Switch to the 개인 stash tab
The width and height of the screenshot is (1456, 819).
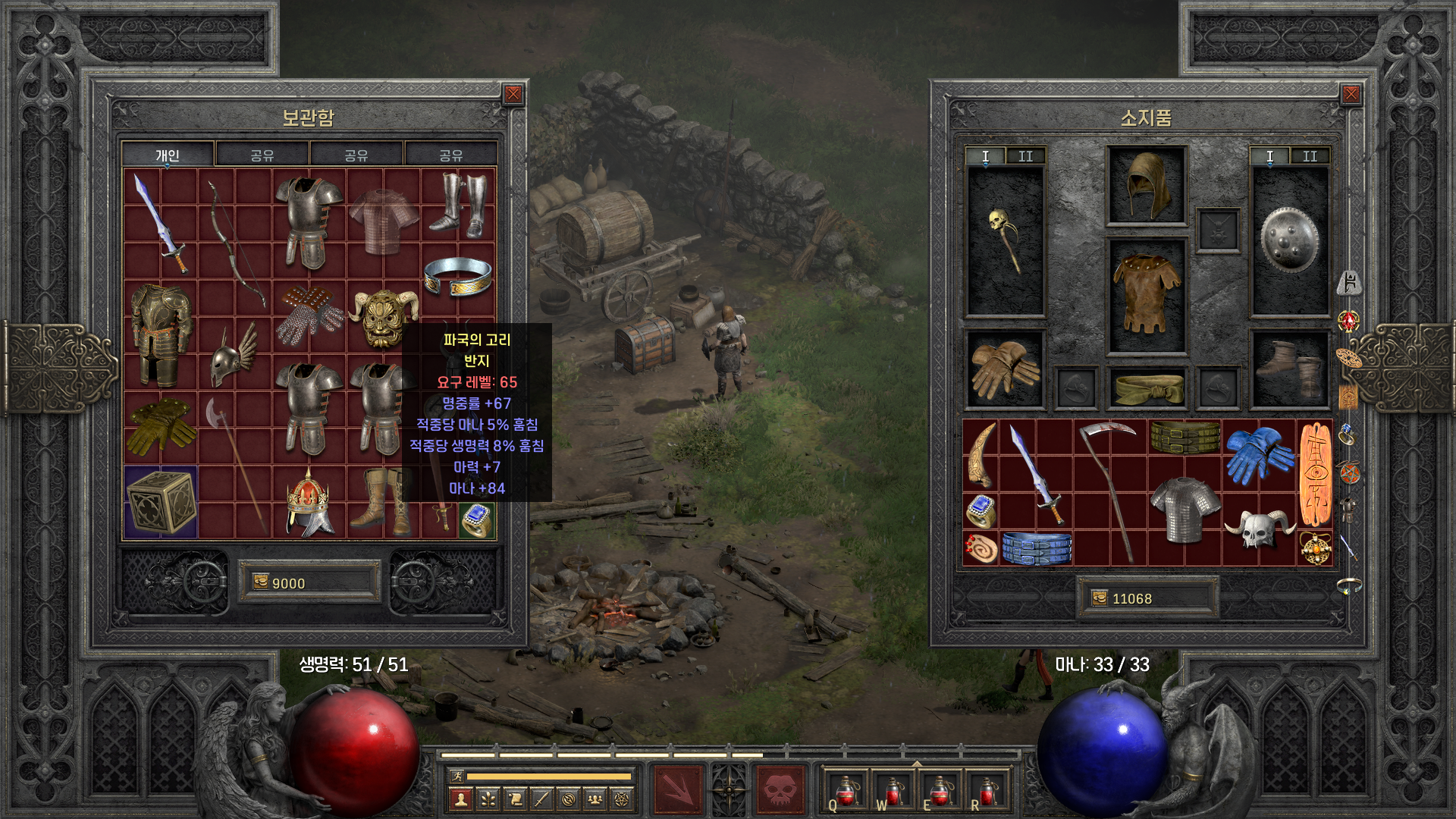[168, 155]
